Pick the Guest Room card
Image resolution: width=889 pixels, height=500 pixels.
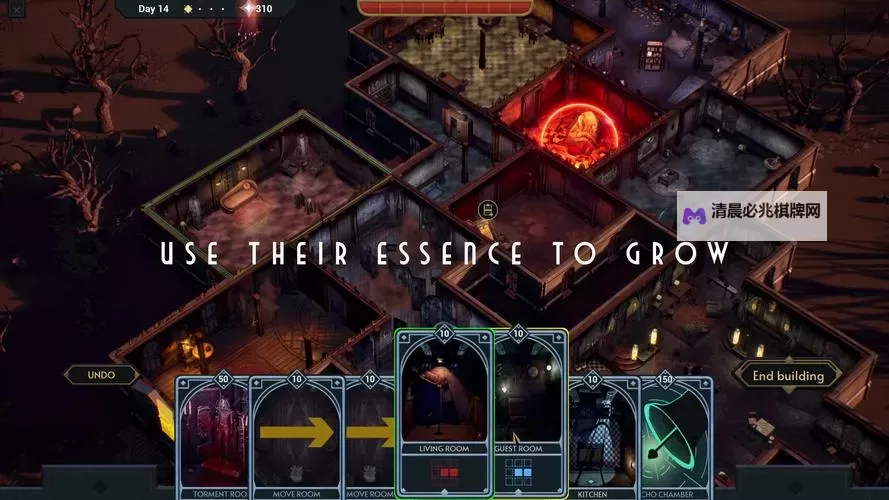(532, 412)
